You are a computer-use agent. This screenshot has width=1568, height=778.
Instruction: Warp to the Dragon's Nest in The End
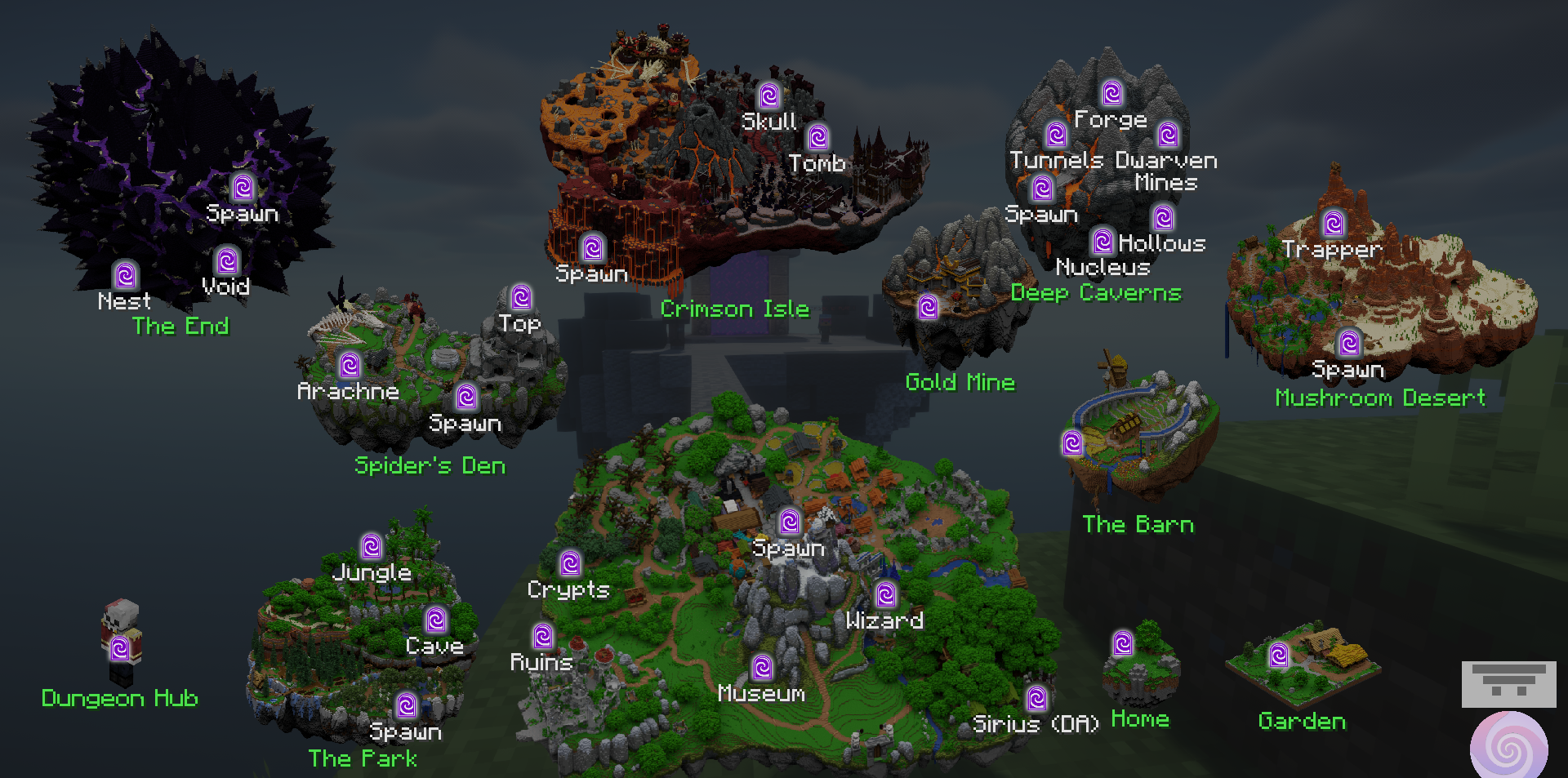point(126,275)
